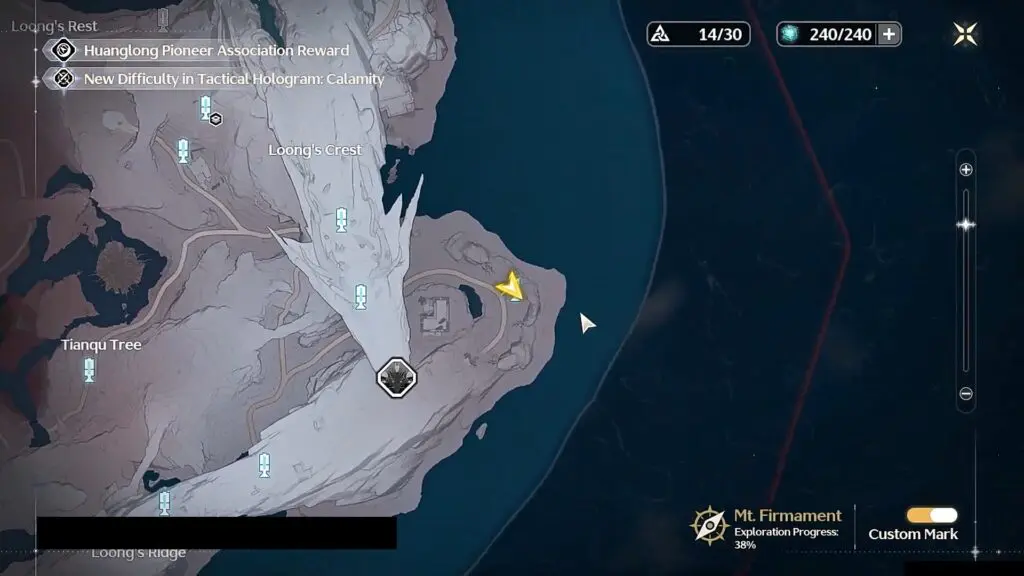Screen dimensions: 1024x576
Task: Zoom out the map with minus button
Action: pyautogui.click(x=966, y=394)
